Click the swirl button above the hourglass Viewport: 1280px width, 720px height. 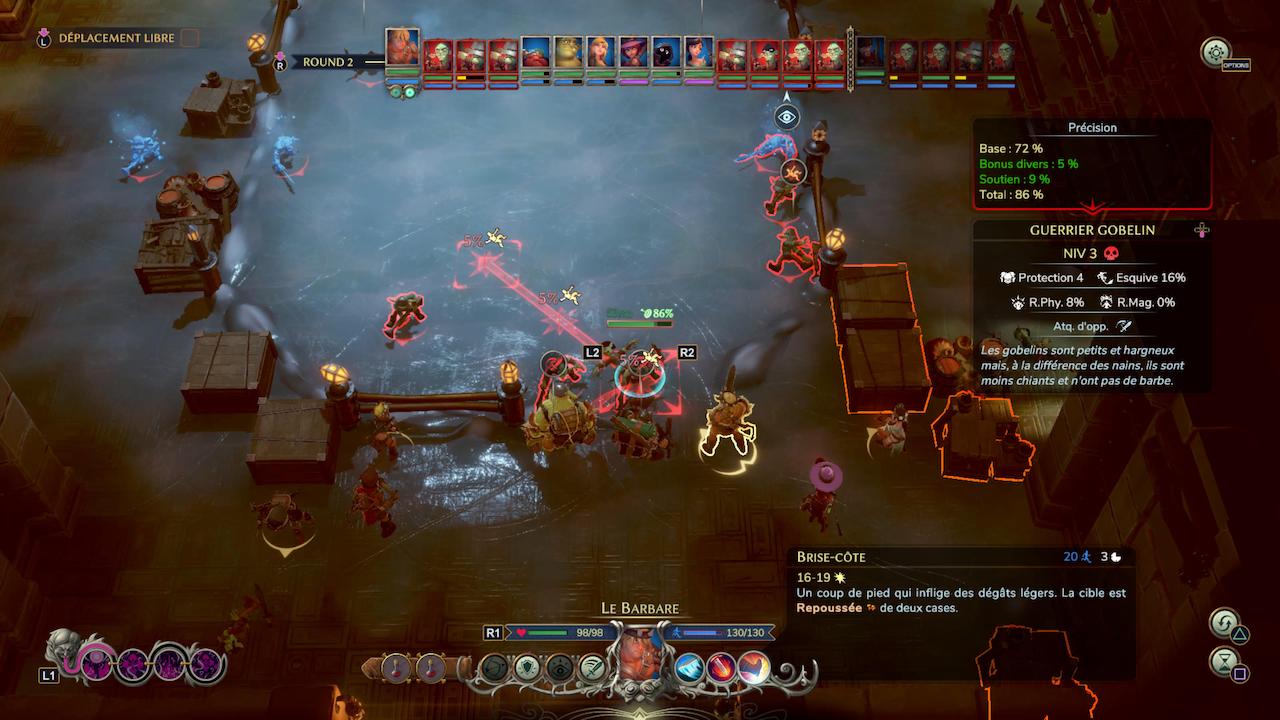(x=1223, y=624)
